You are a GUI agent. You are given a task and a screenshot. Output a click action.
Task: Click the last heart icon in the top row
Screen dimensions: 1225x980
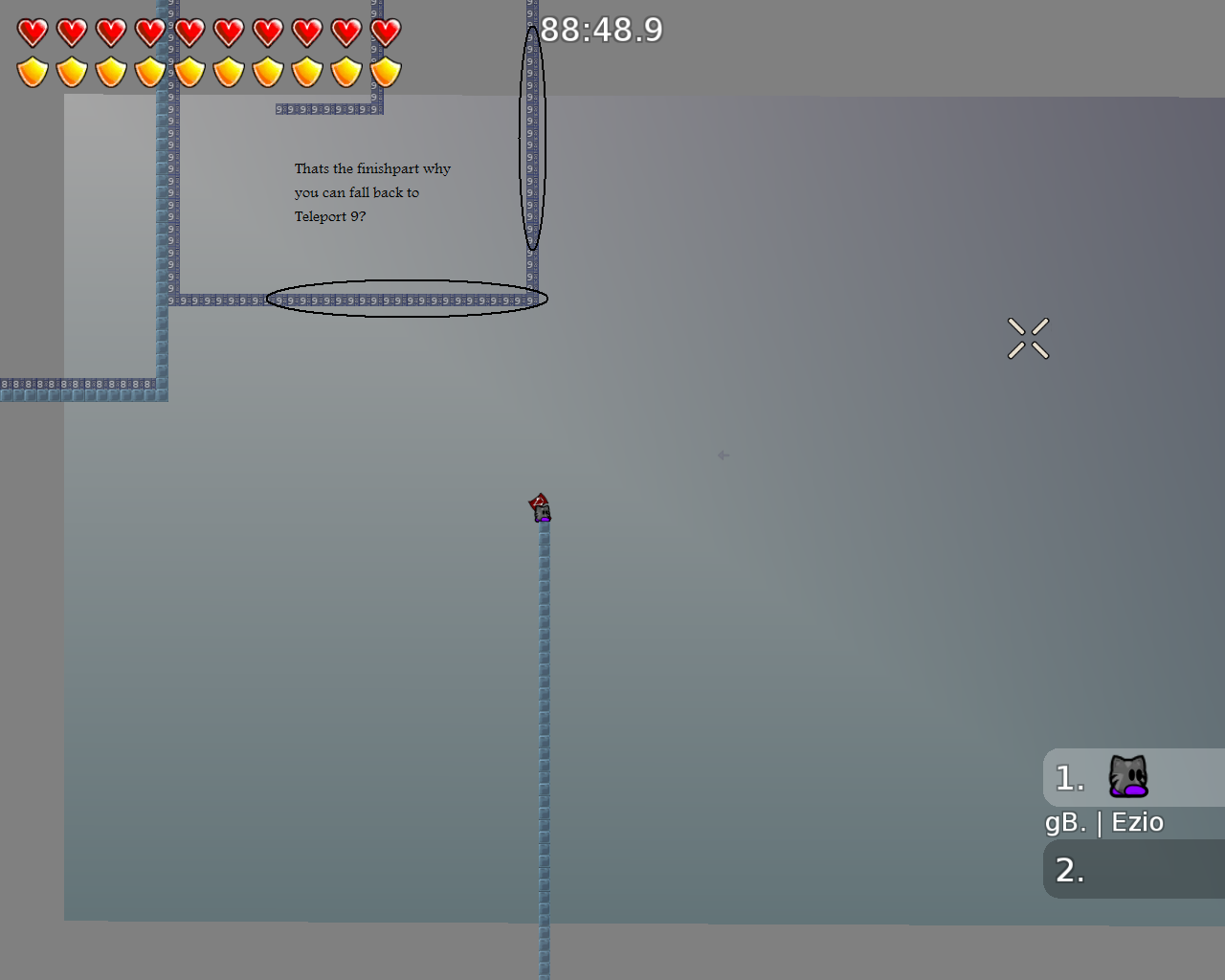click(385, 32)
